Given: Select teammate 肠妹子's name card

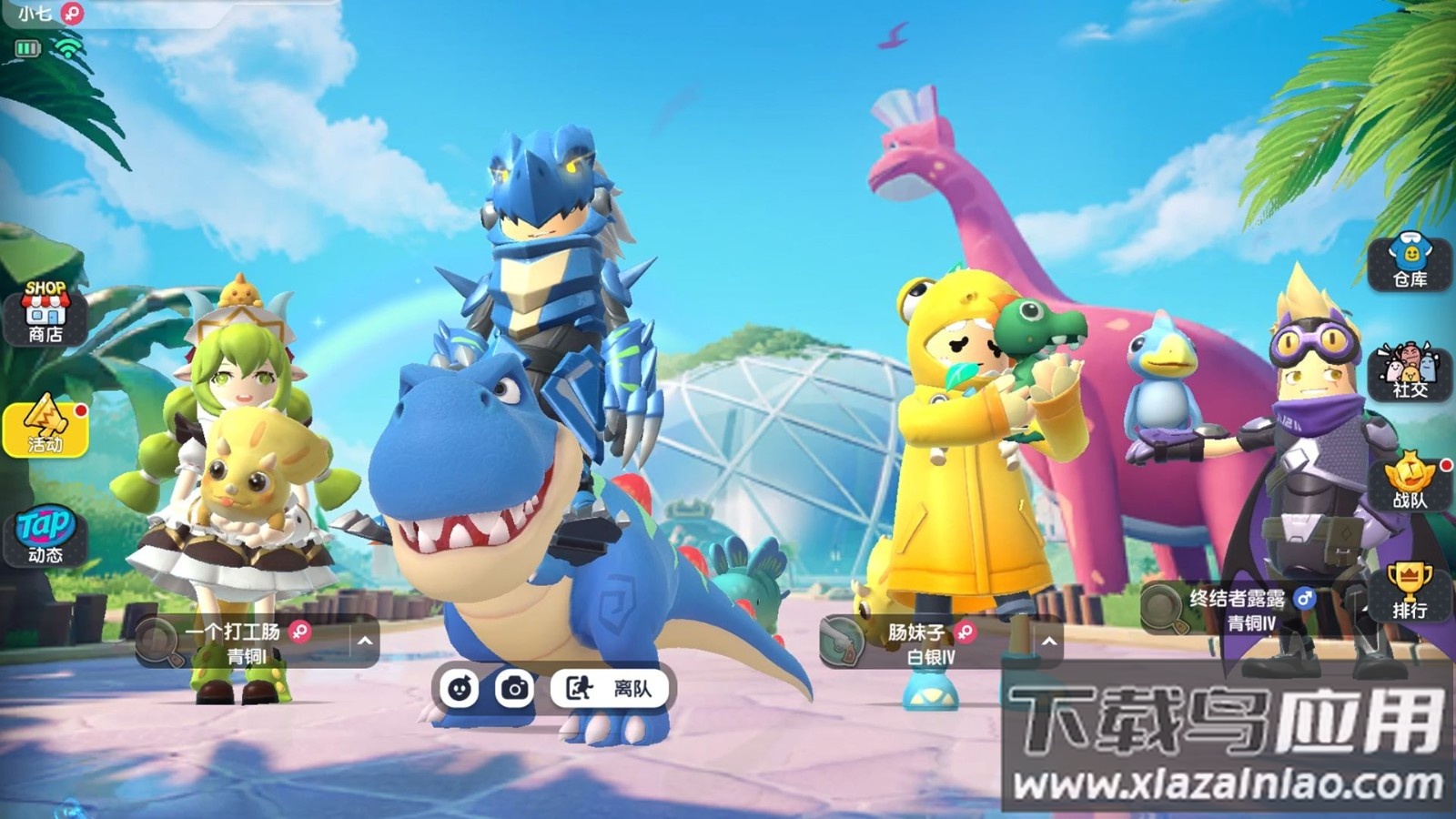Looking at the screenshot, I should pyautogui.click(x=928, y=642).
